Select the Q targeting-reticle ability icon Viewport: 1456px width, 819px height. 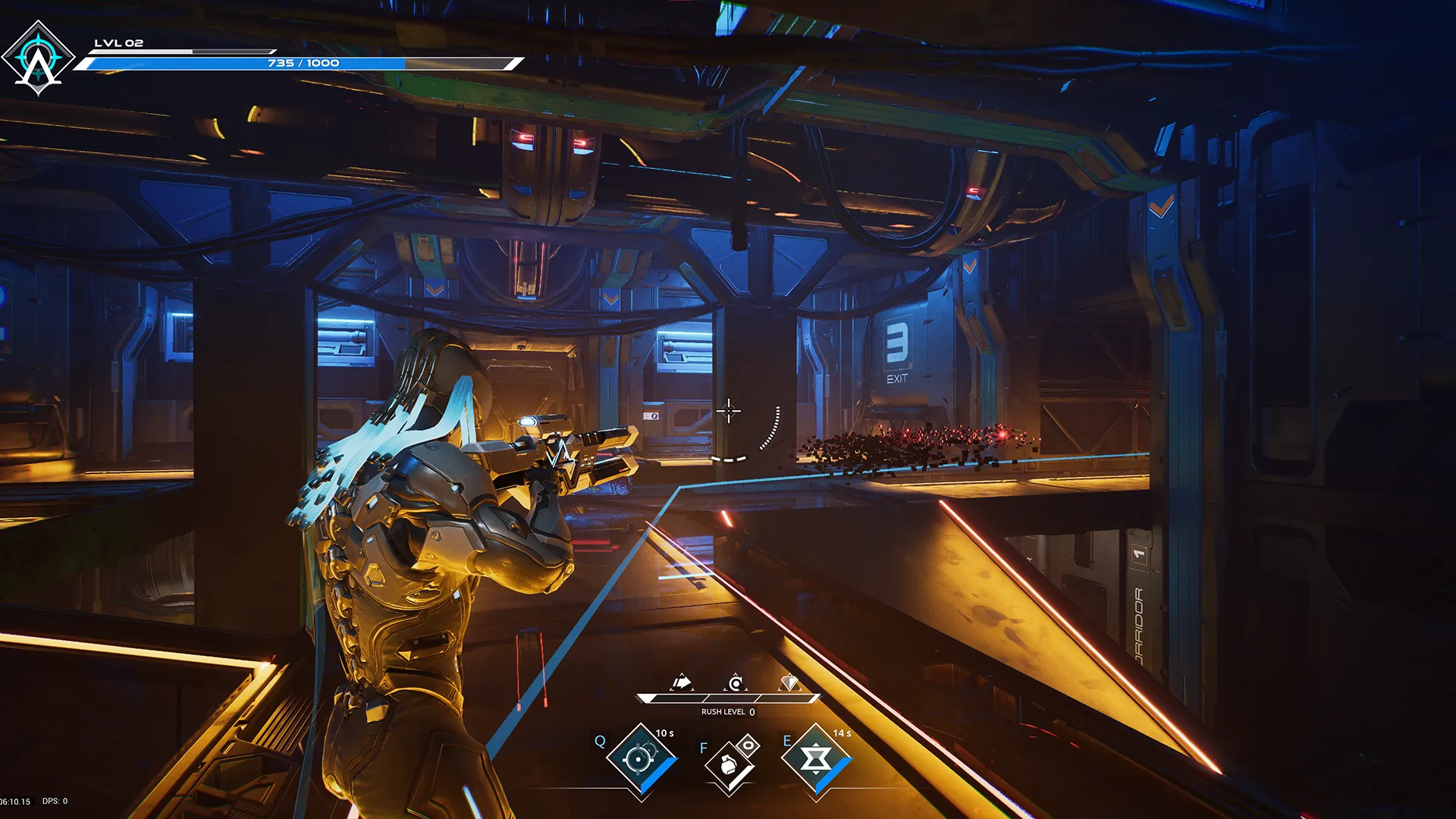point(641,758)
